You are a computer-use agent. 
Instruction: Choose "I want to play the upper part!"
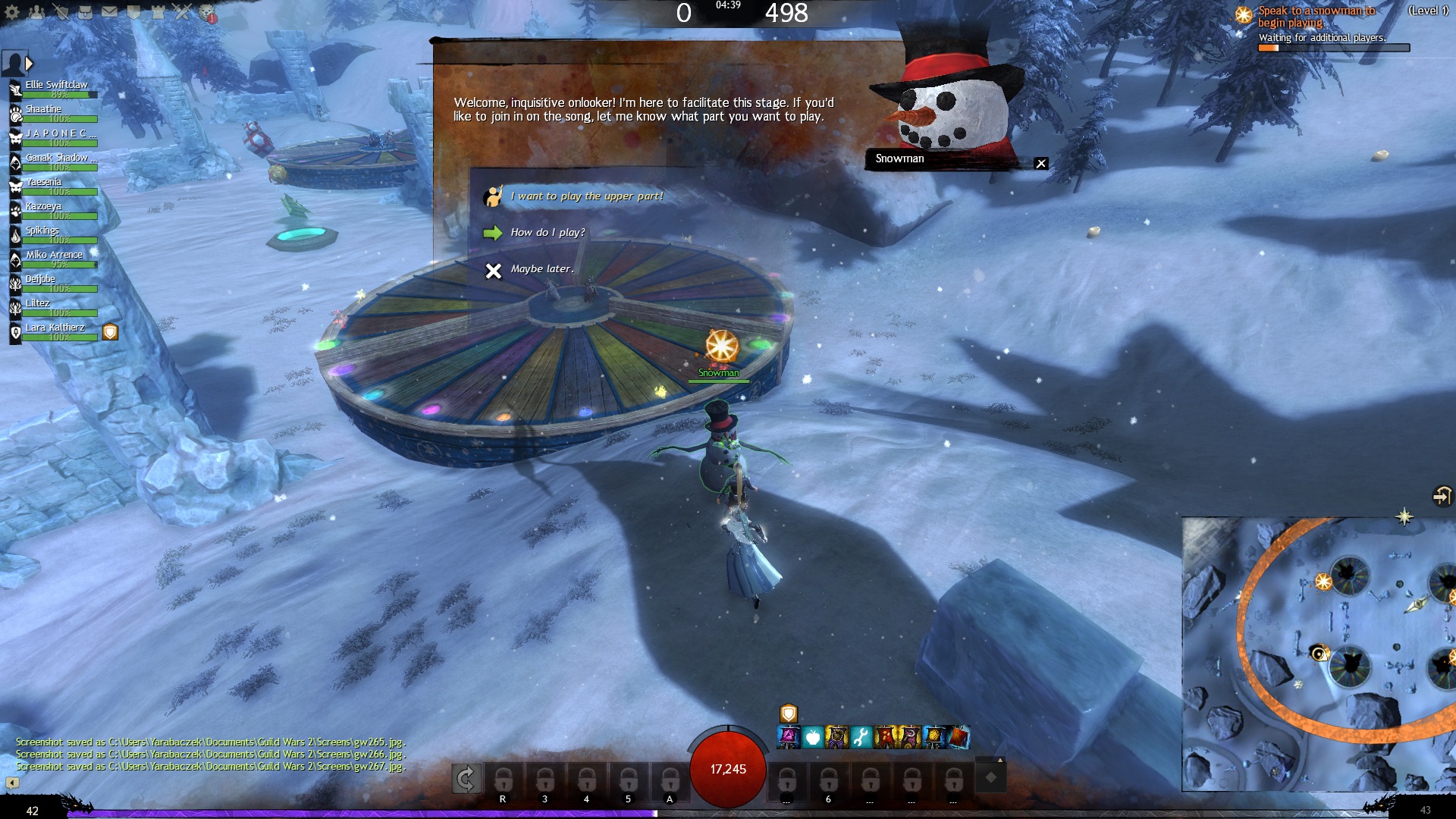[586, 196]
